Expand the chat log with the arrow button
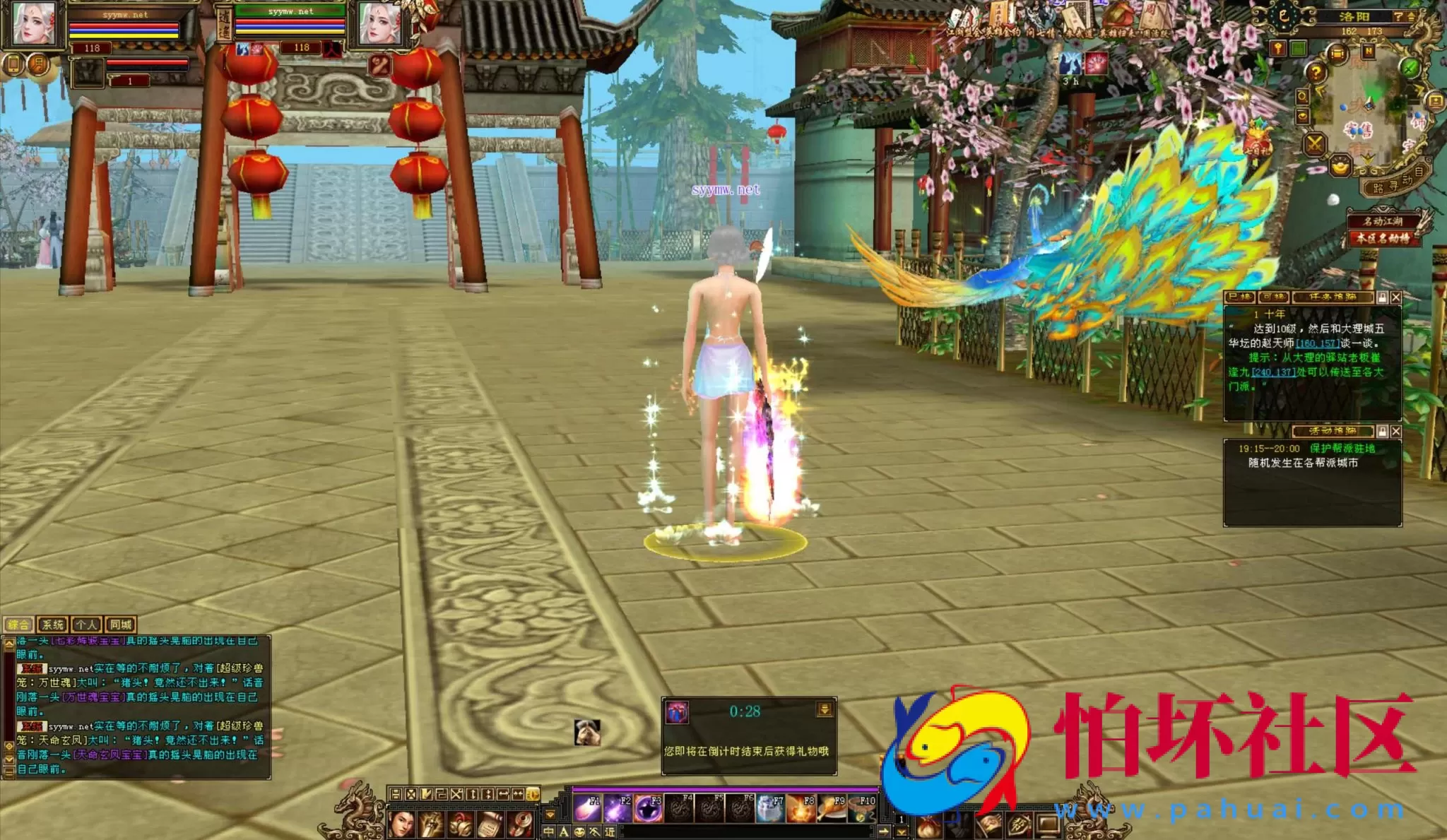The height and width of the screenshot is (840, 1447). coord(9,644)
